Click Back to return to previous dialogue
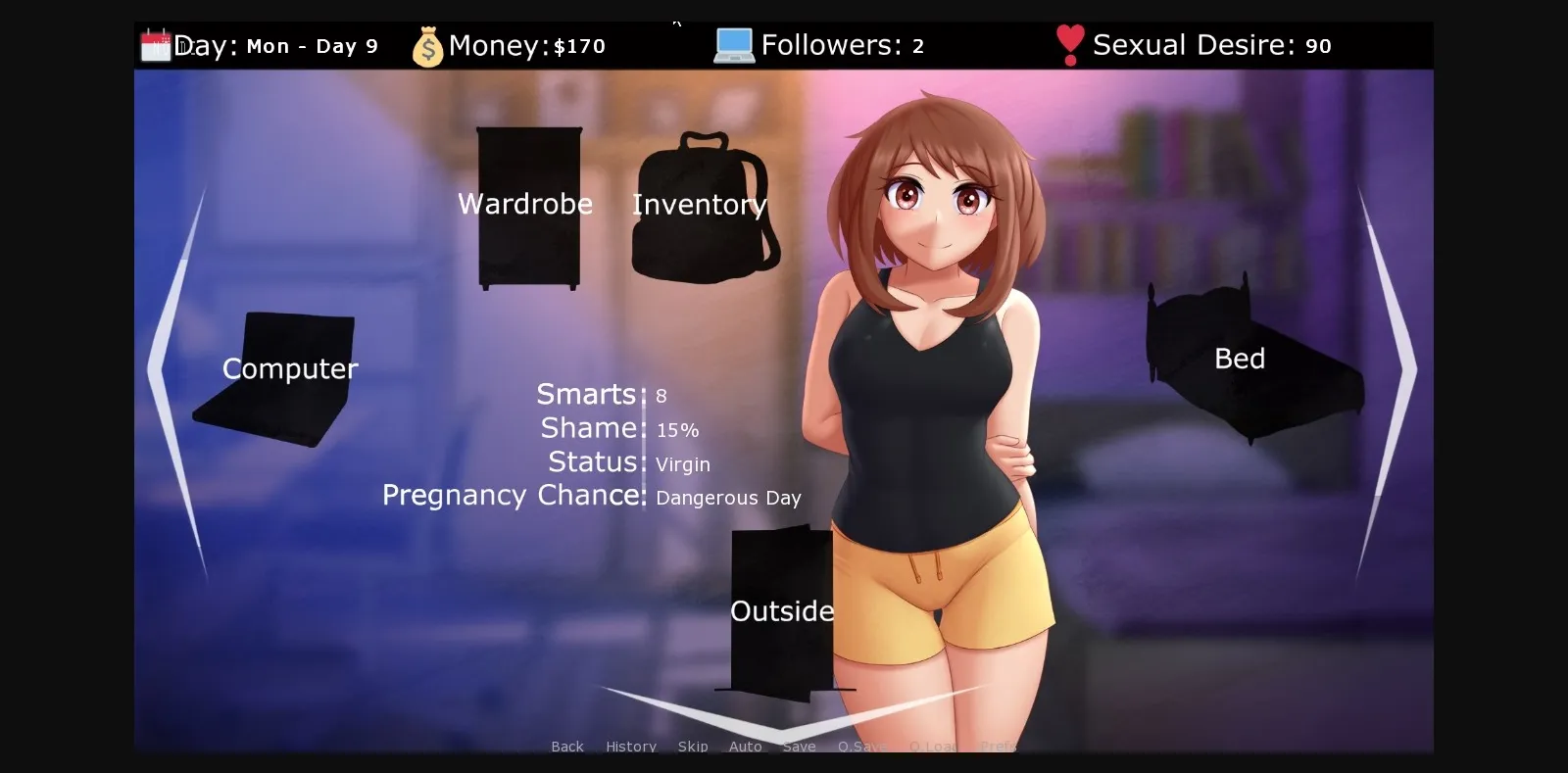The width and height of the screenshot is (1568, 773). click(566, 746)
